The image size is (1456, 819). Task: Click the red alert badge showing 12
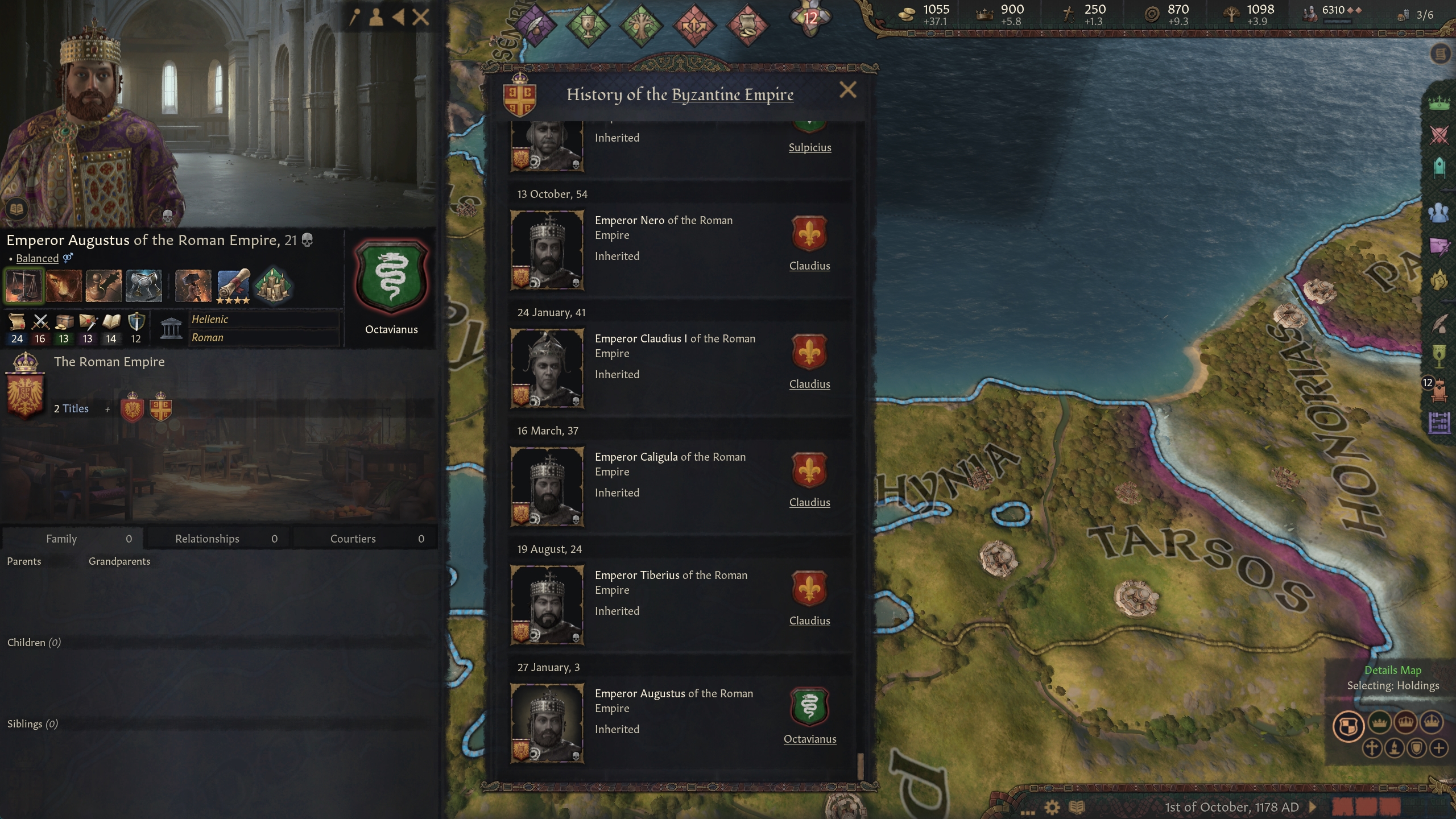point(810,18)
